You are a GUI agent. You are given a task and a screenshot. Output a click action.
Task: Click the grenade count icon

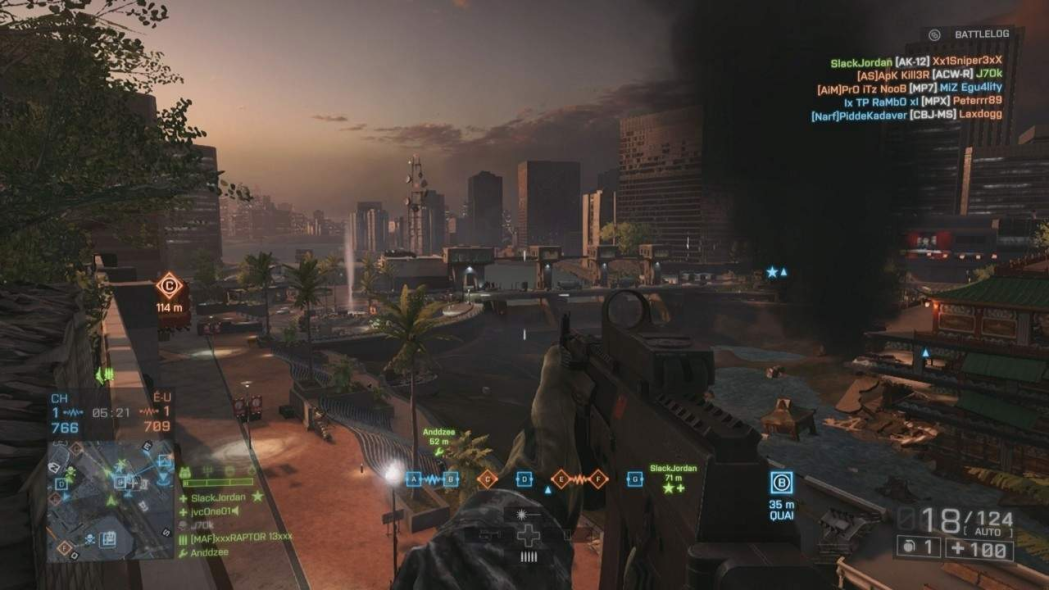(x=916, y=546)
